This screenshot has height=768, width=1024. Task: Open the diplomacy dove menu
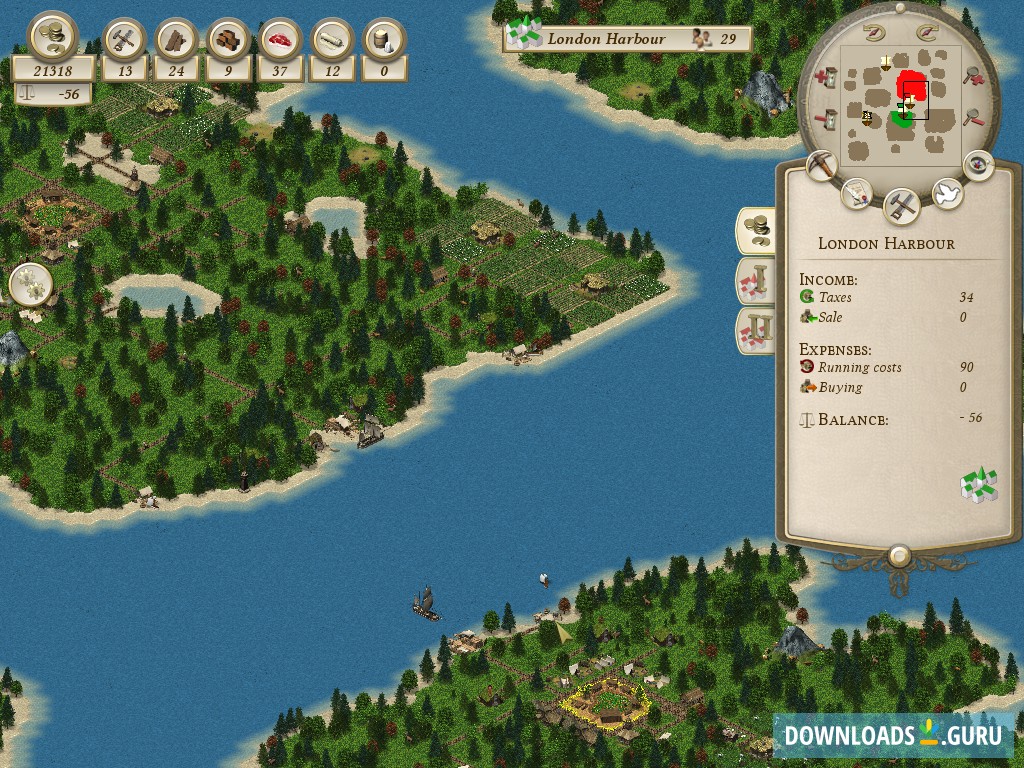tap(946, 193)
